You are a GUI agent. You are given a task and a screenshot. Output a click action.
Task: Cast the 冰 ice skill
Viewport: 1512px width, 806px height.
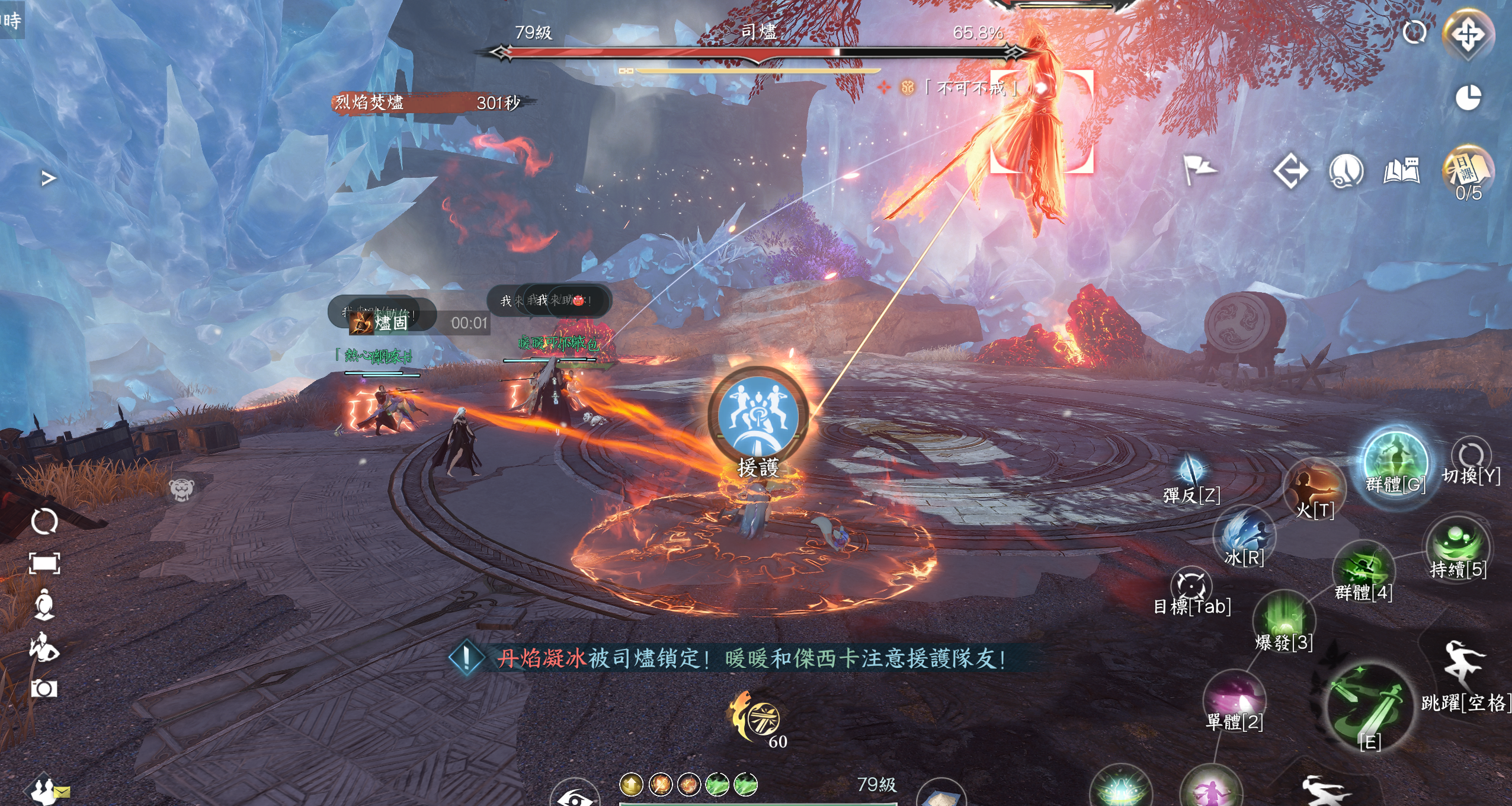(1244, 533)
